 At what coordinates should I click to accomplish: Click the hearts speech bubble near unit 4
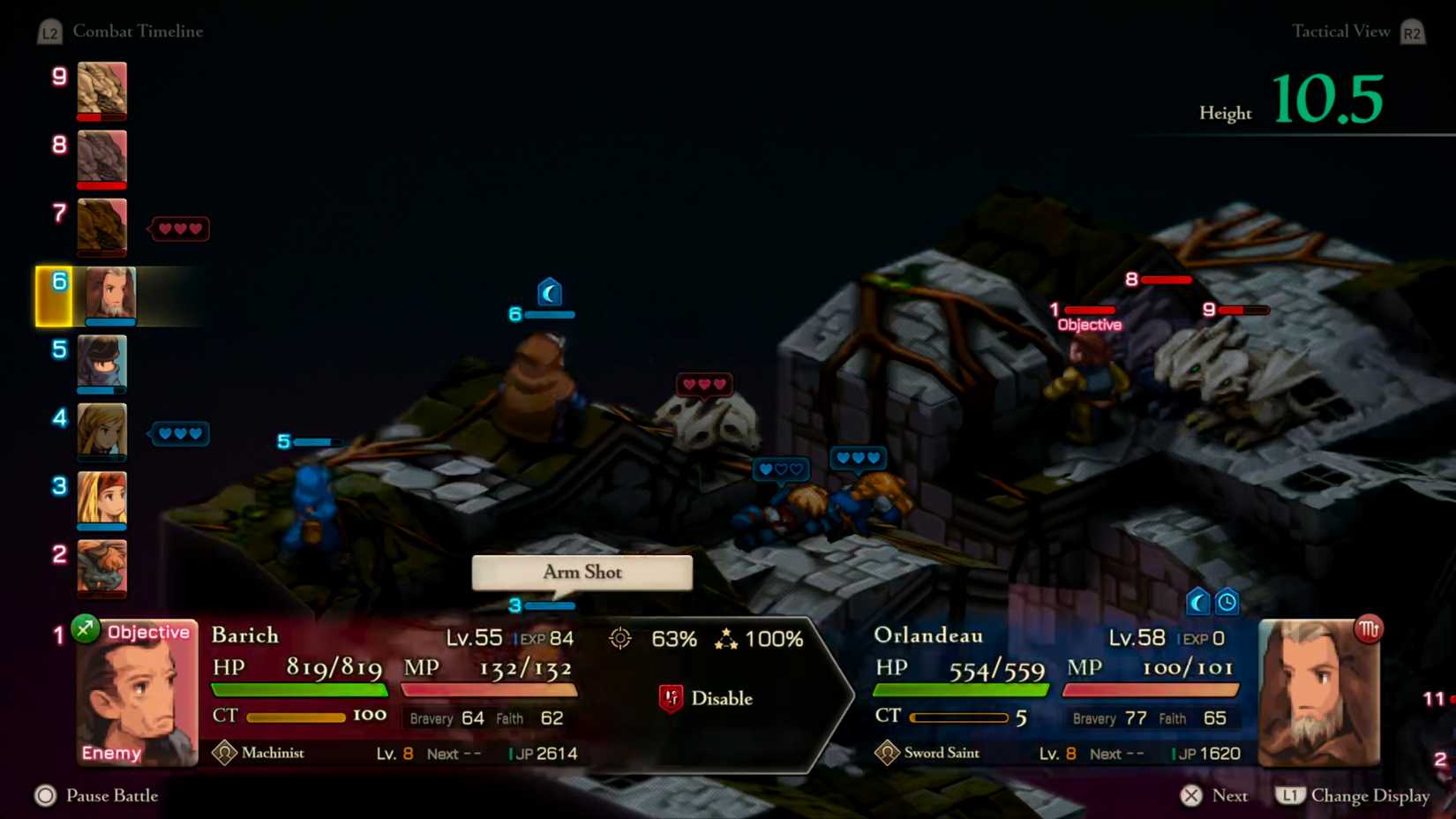coord(179,432)
